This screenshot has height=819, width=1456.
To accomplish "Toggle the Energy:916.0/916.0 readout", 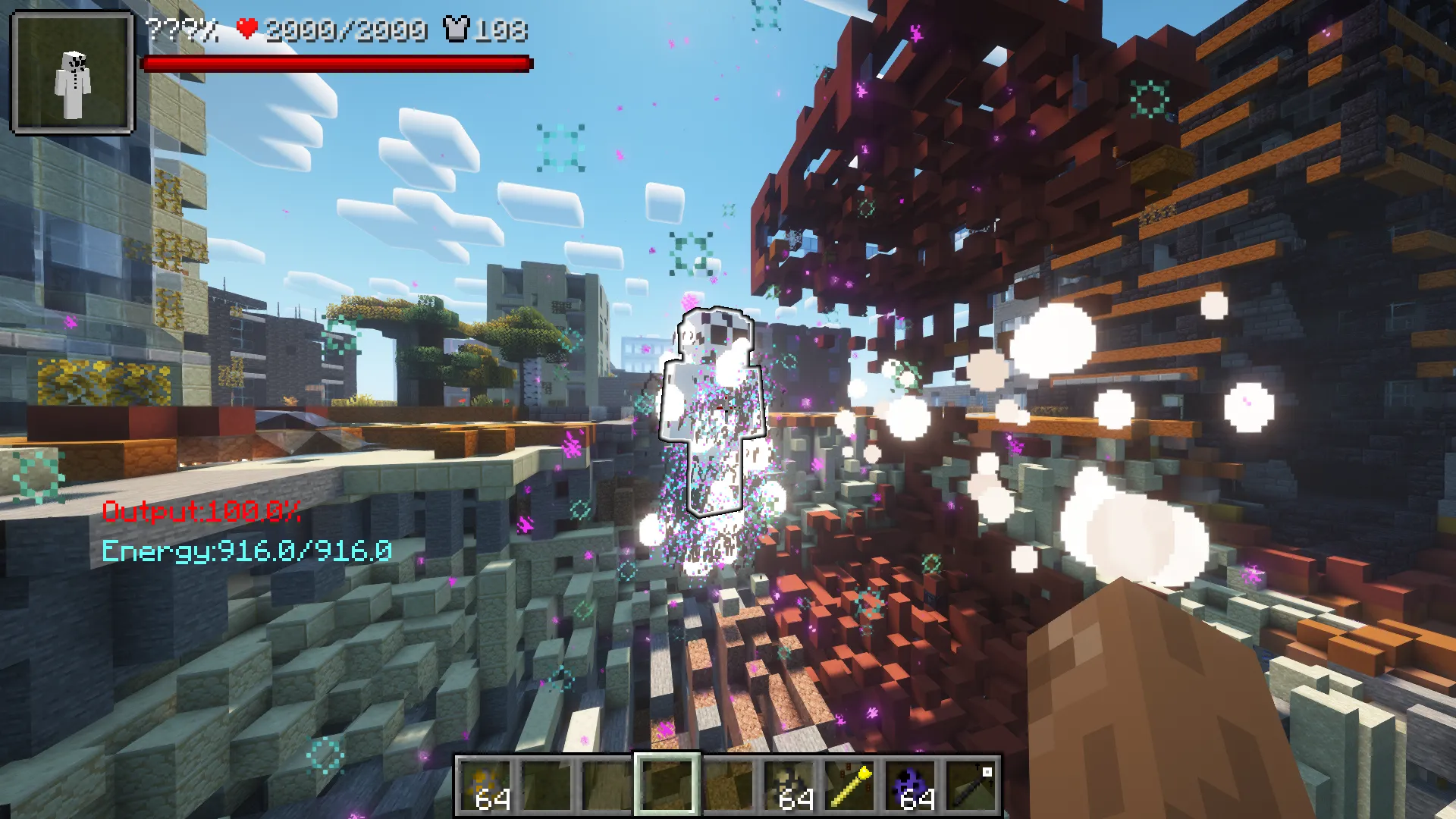I will coord(248,551).
